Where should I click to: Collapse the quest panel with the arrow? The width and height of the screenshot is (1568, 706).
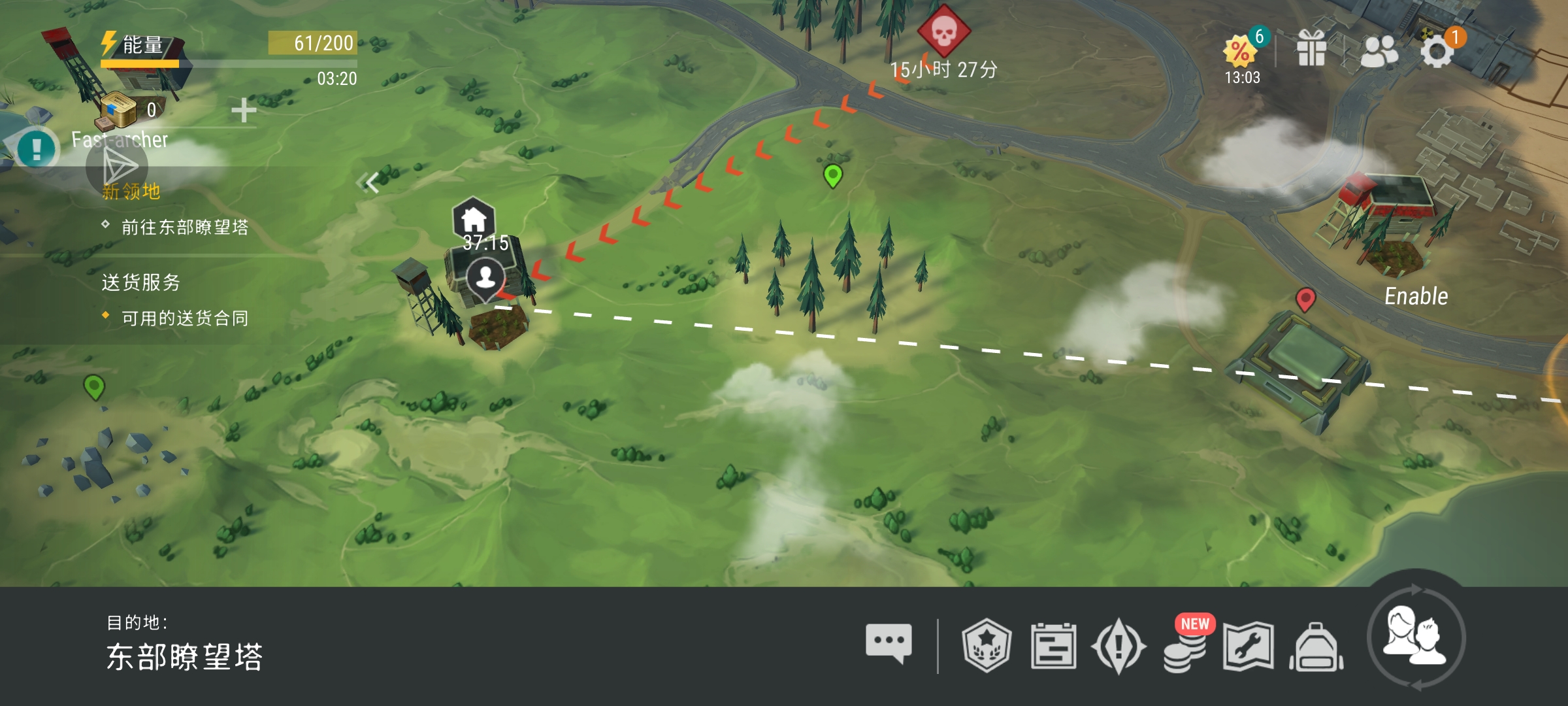370,182
